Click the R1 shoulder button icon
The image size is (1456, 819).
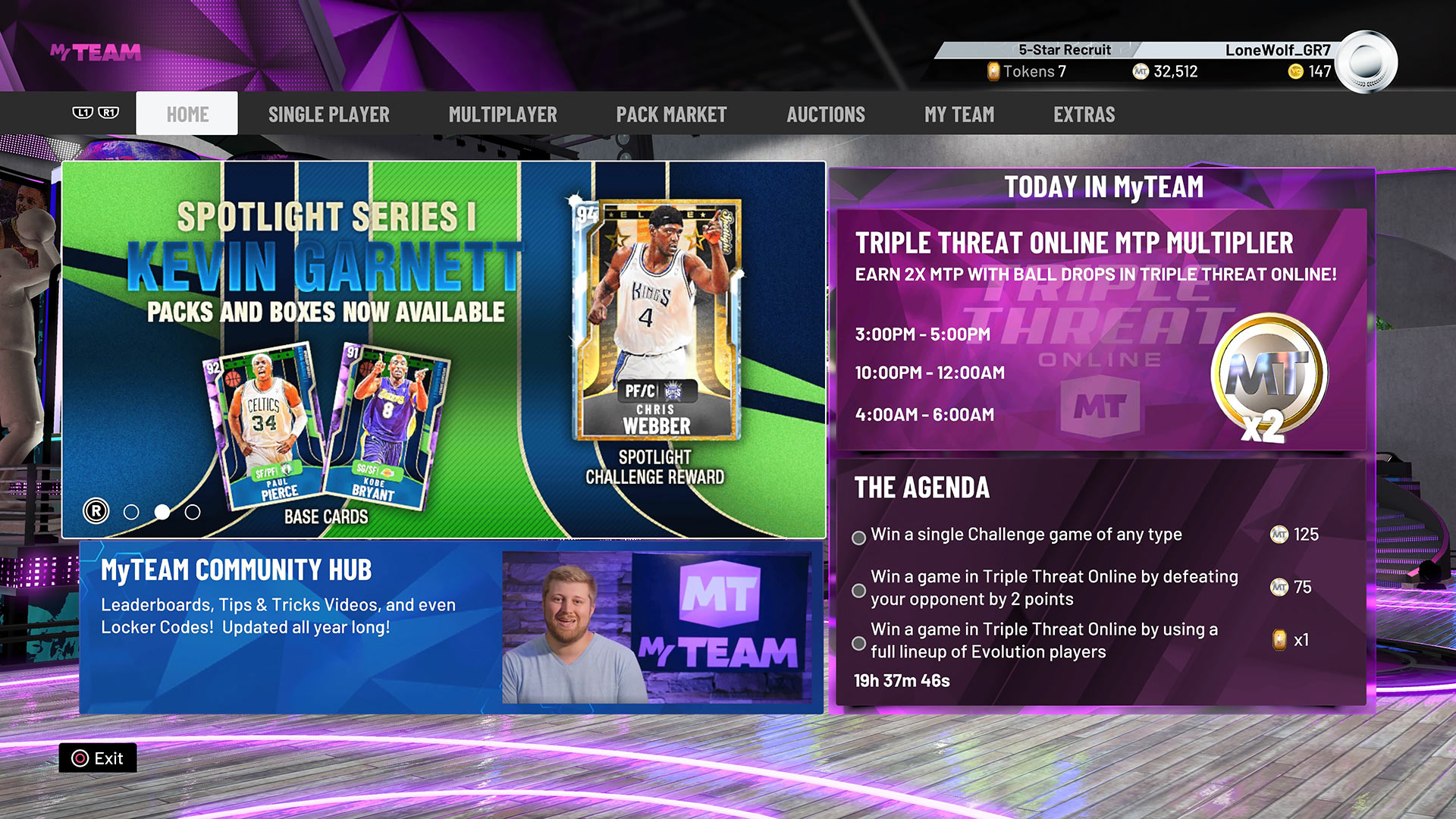point(111,113)
